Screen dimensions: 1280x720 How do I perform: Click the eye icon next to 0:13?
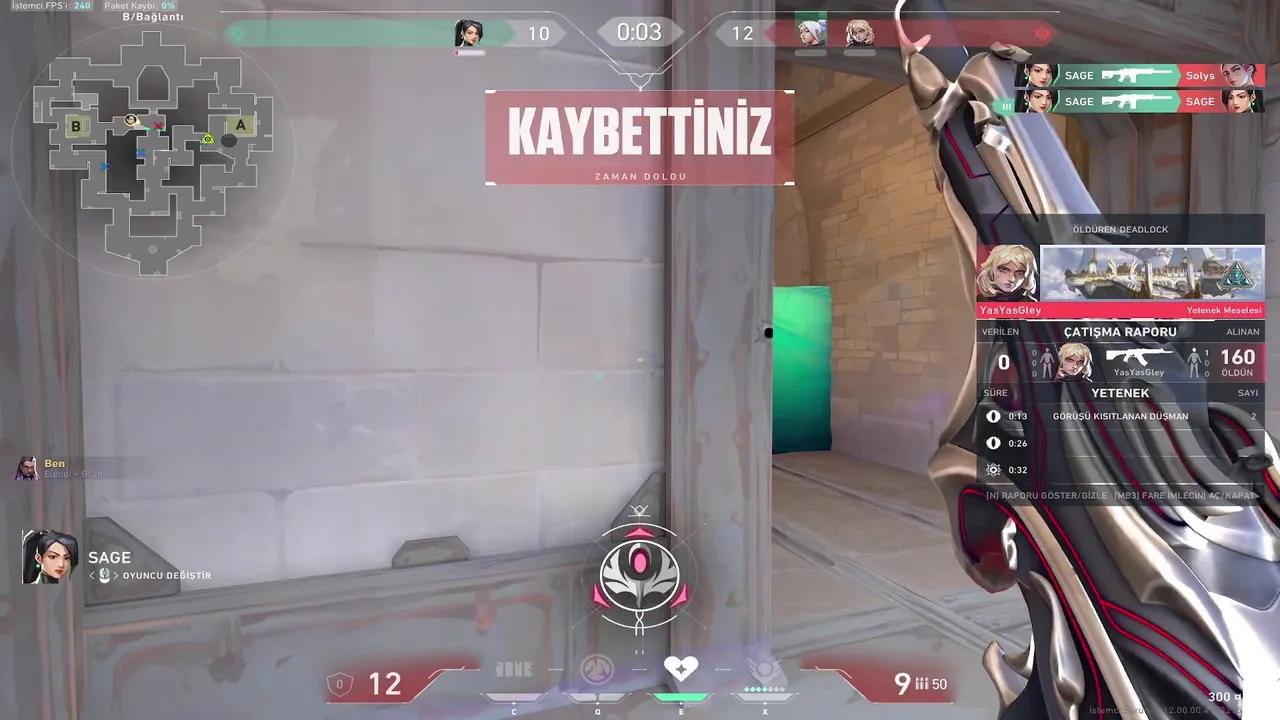(992, 416)
